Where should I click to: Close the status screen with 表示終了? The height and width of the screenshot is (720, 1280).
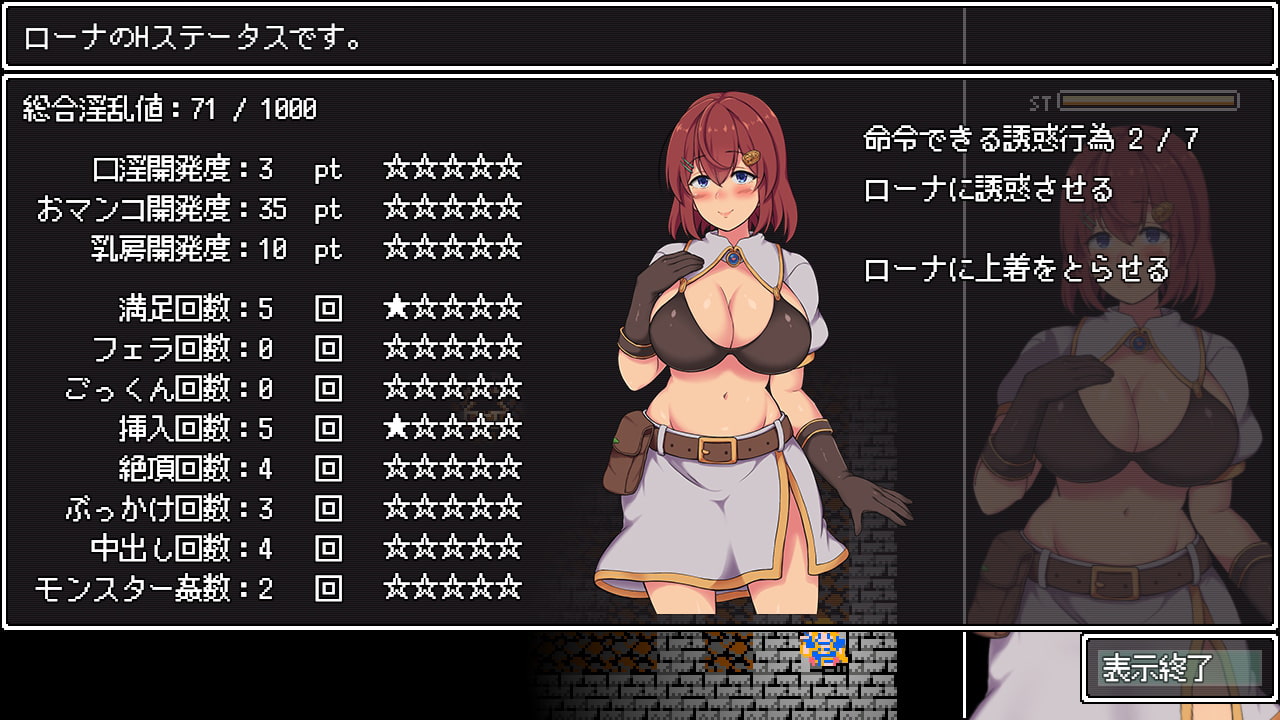point(1179,668)
